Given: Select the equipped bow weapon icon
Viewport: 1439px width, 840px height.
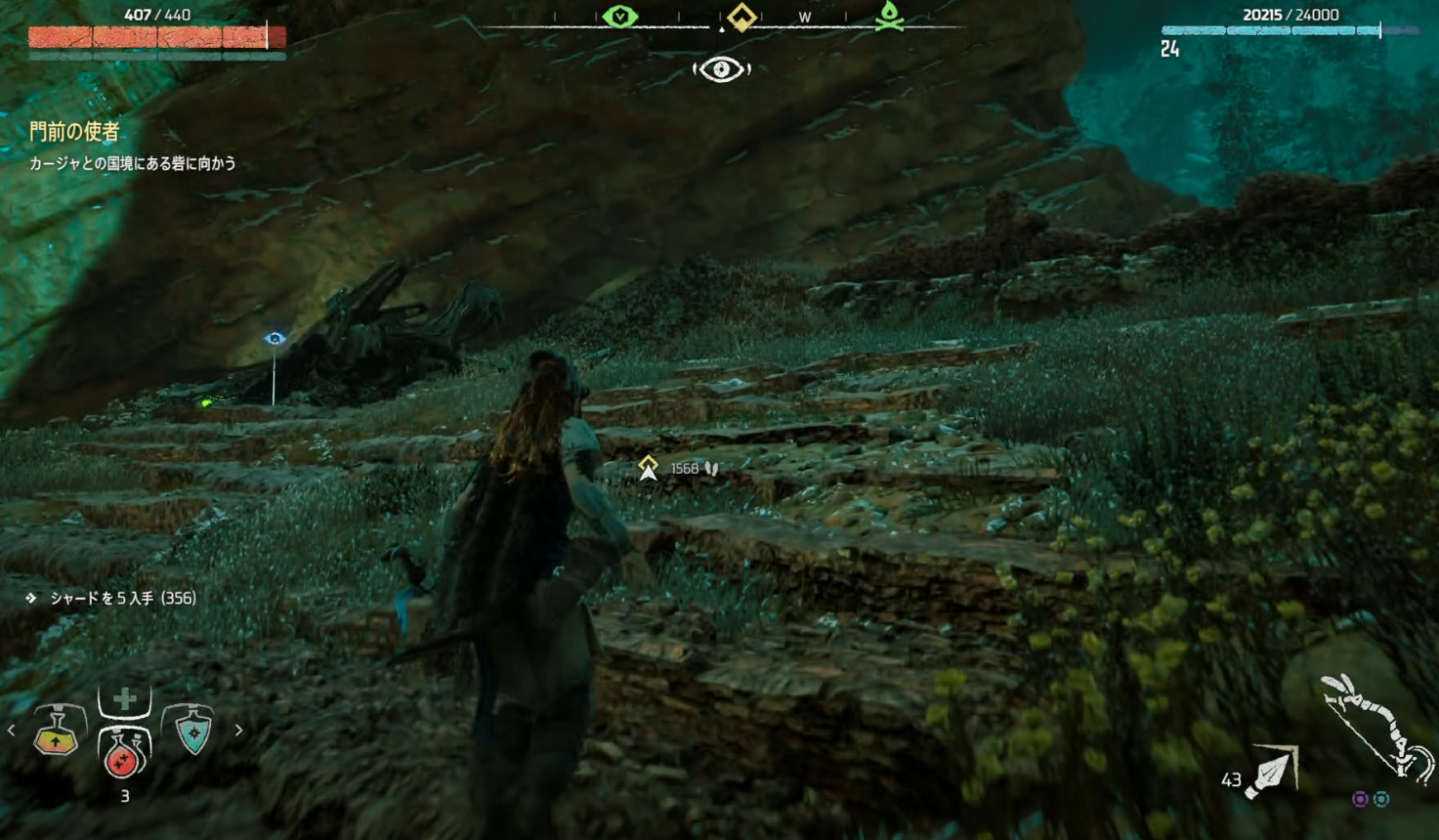Looking at the screenshot, I should [1377, 727].
